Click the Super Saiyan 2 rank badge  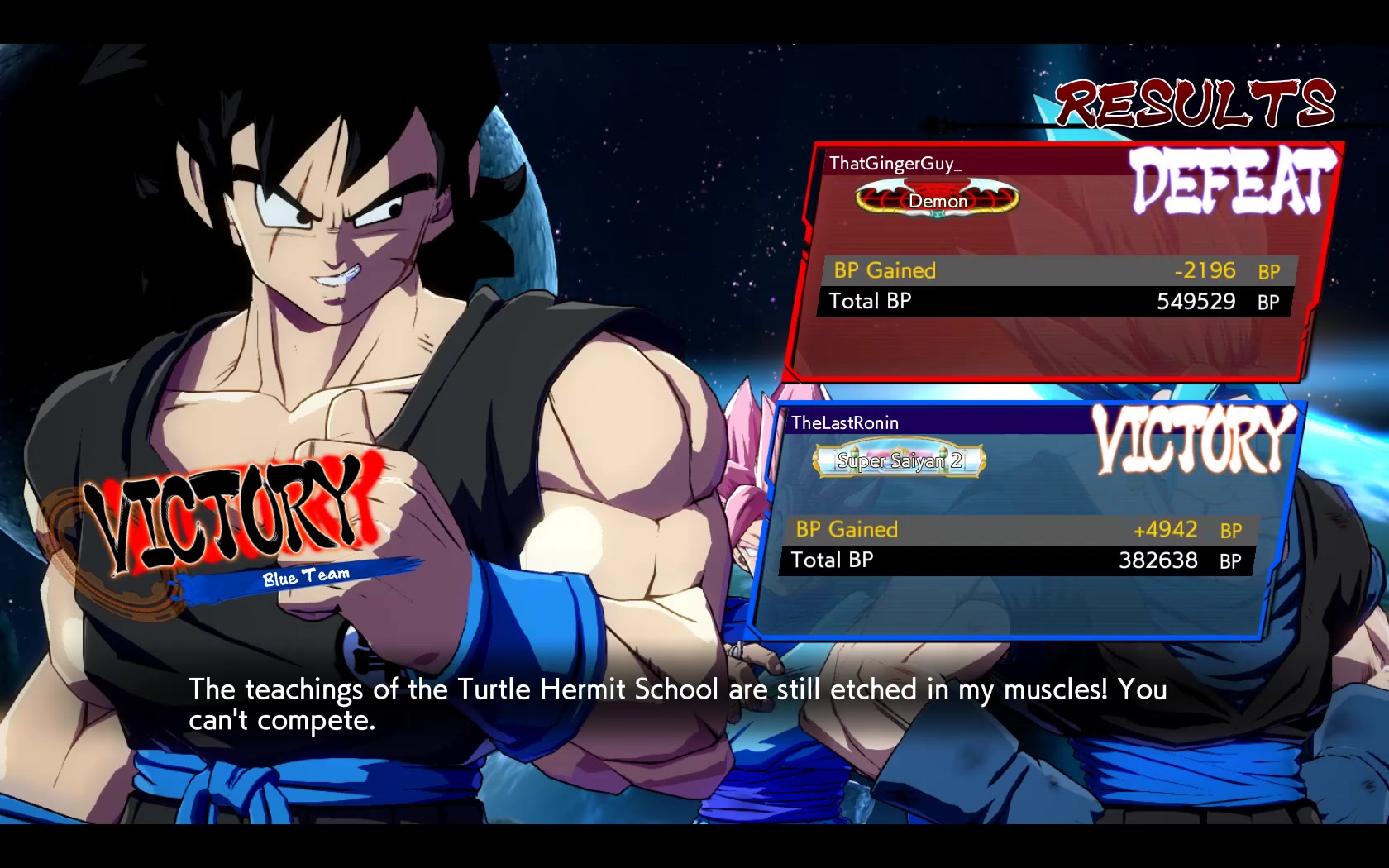pos(900,460)
